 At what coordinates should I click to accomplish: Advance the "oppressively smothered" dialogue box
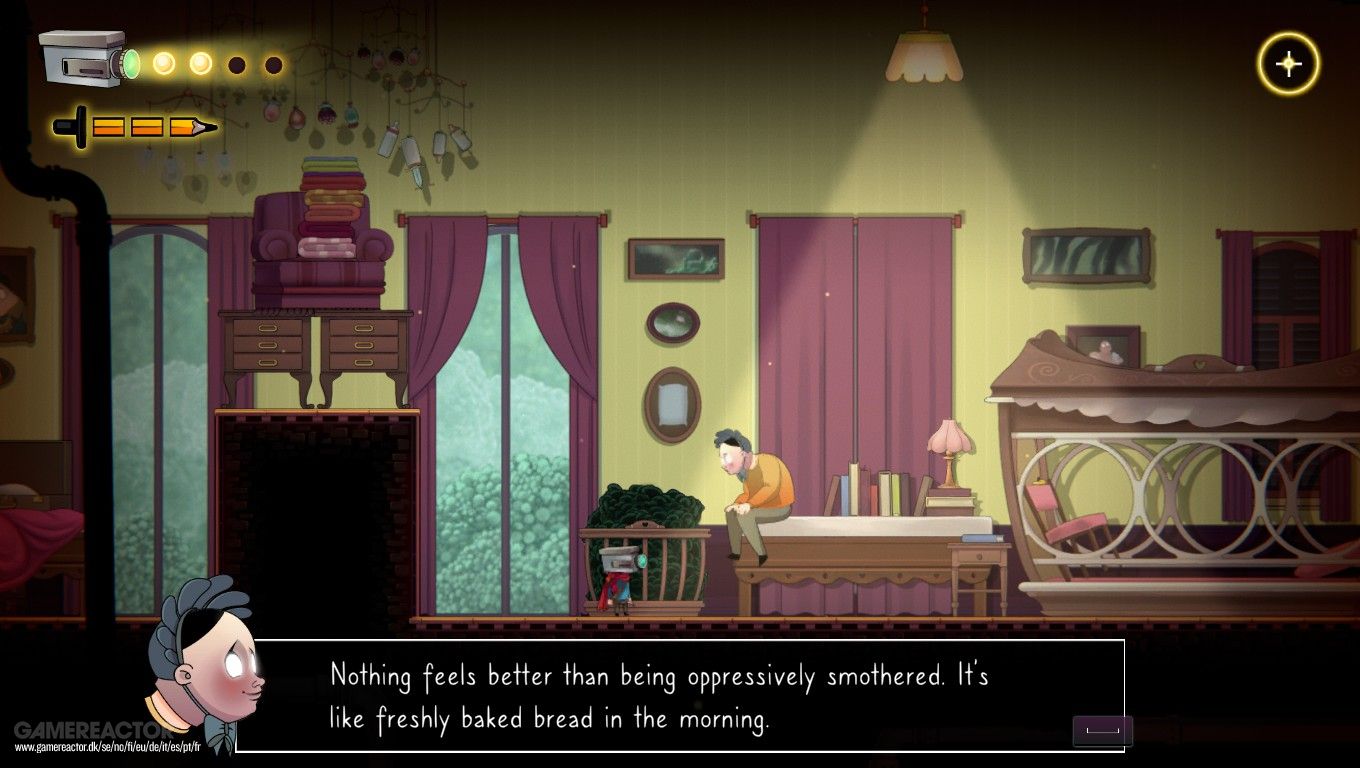point(1102,731)
